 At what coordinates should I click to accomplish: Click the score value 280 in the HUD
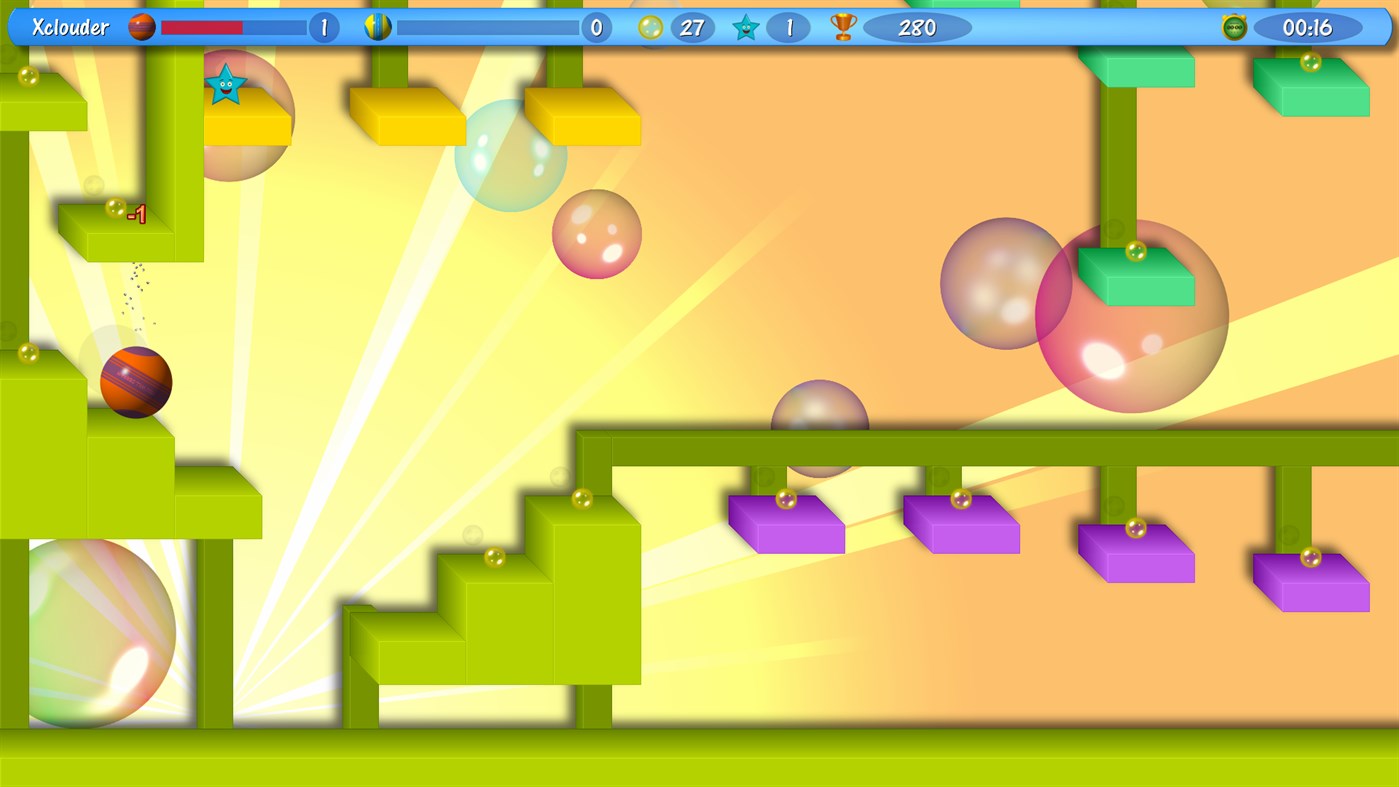[916, 27]
